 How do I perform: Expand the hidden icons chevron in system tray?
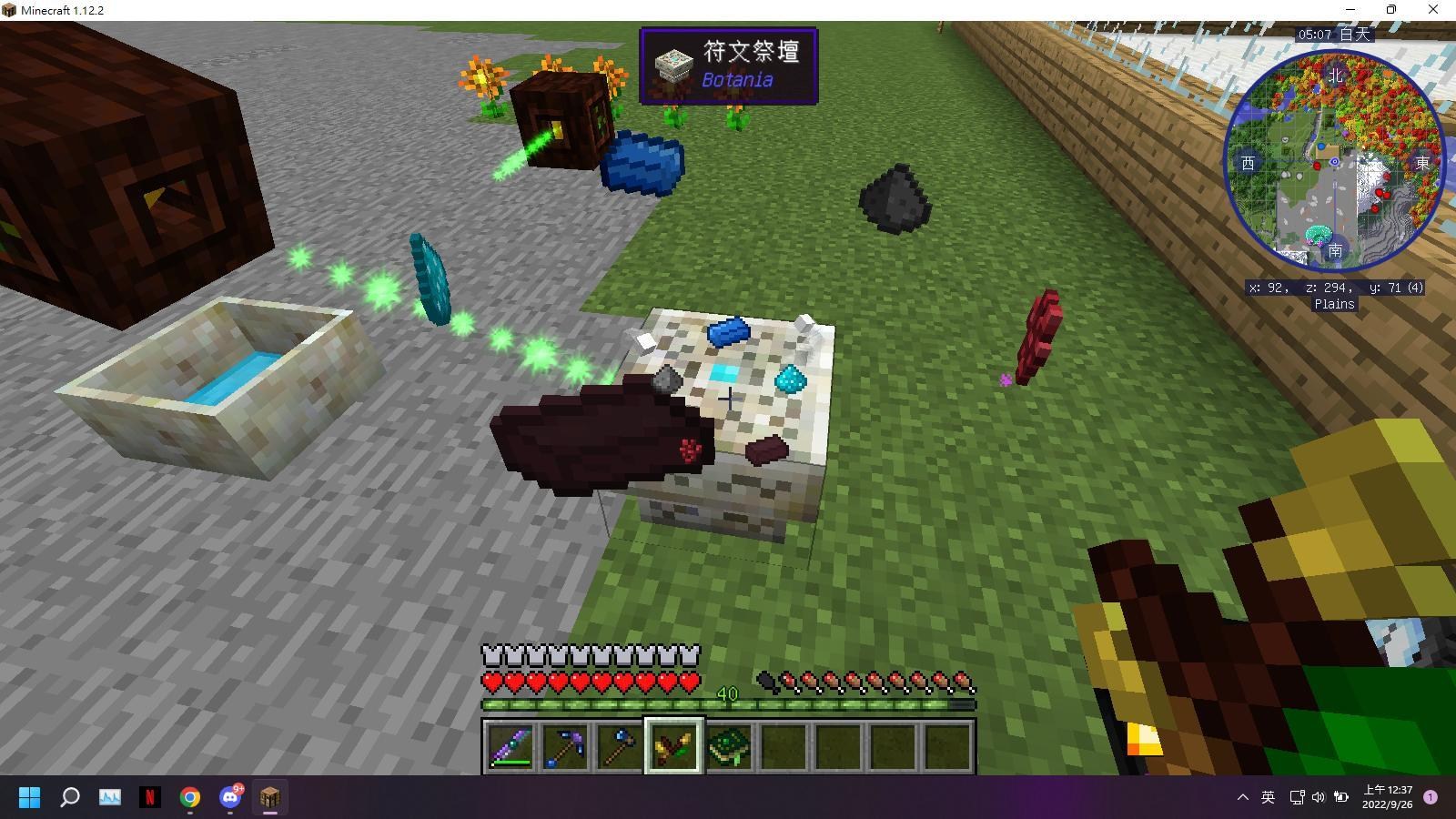point(1243,797)
